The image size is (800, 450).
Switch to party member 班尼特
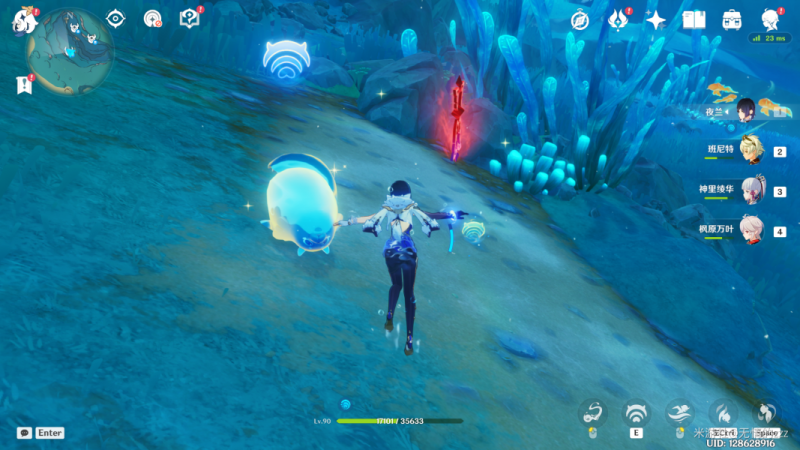[750, 152]
